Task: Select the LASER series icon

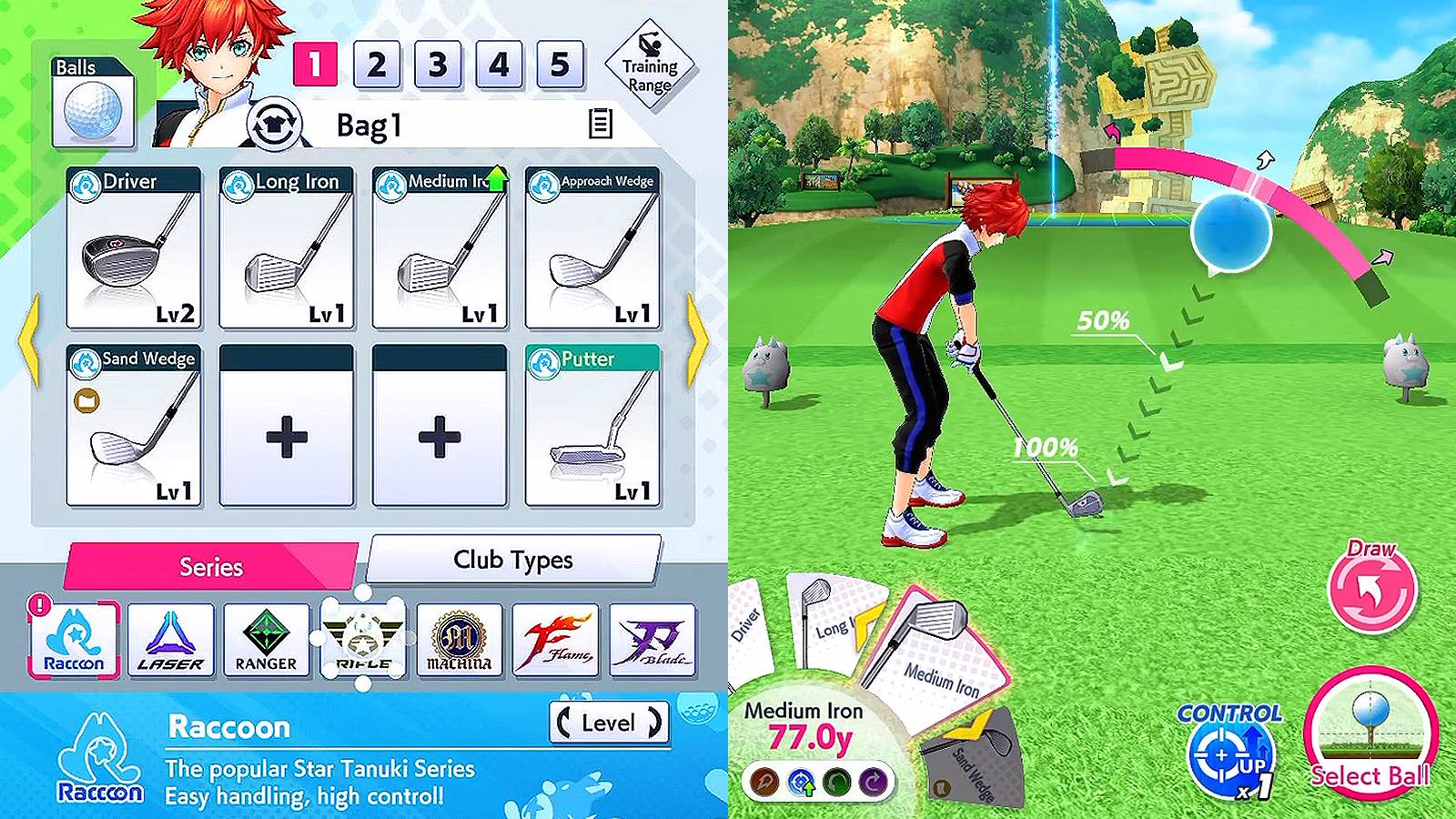Action: (172, 640)
